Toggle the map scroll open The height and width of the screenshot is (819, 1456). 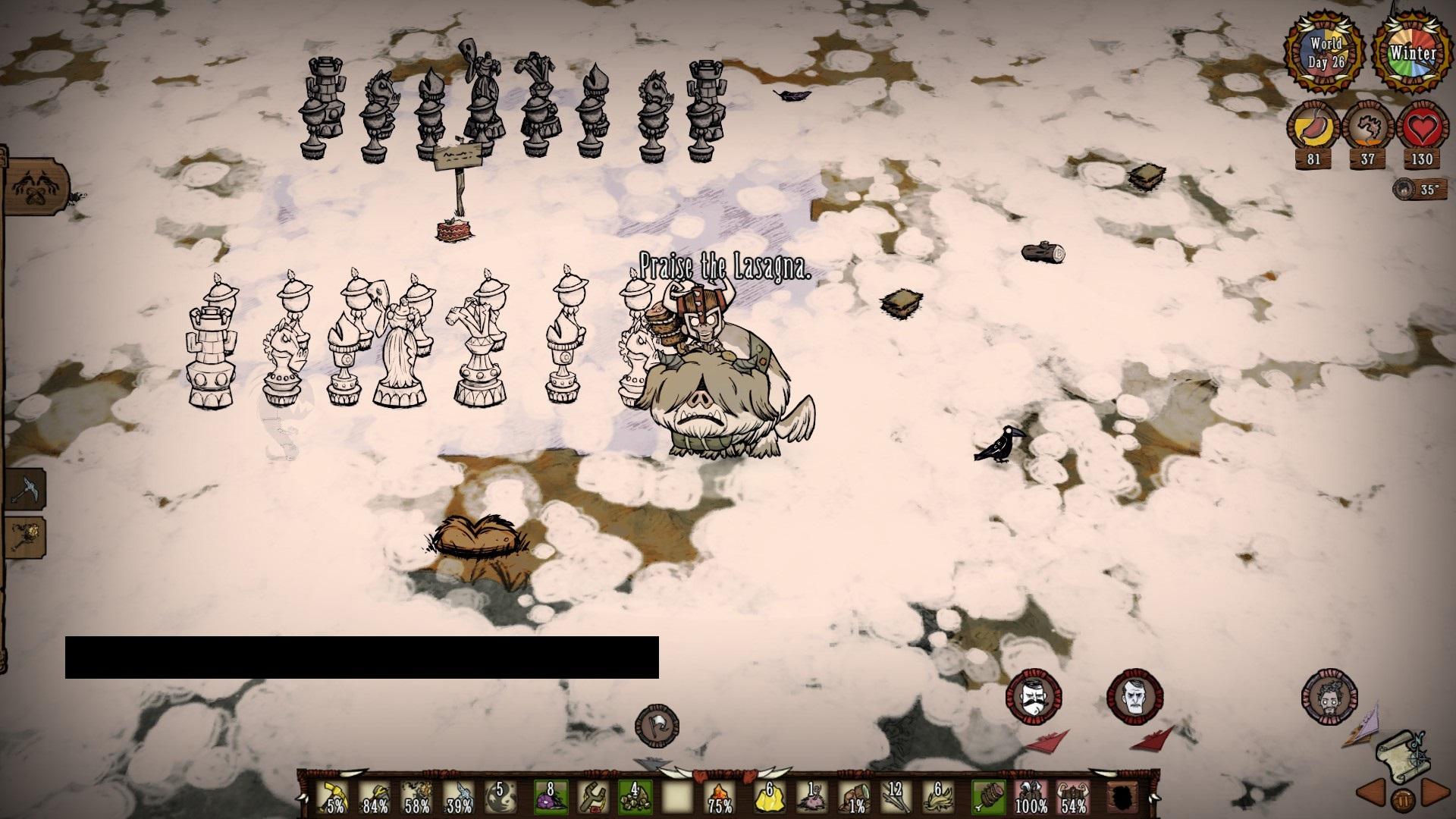tap(1404, 755)
